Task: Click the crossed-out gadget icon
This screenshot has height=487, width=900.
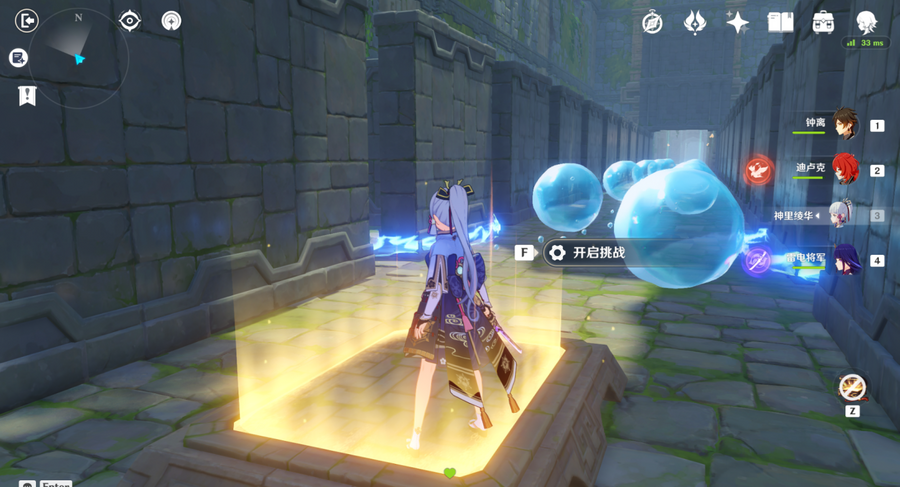Action: [852, 386]
